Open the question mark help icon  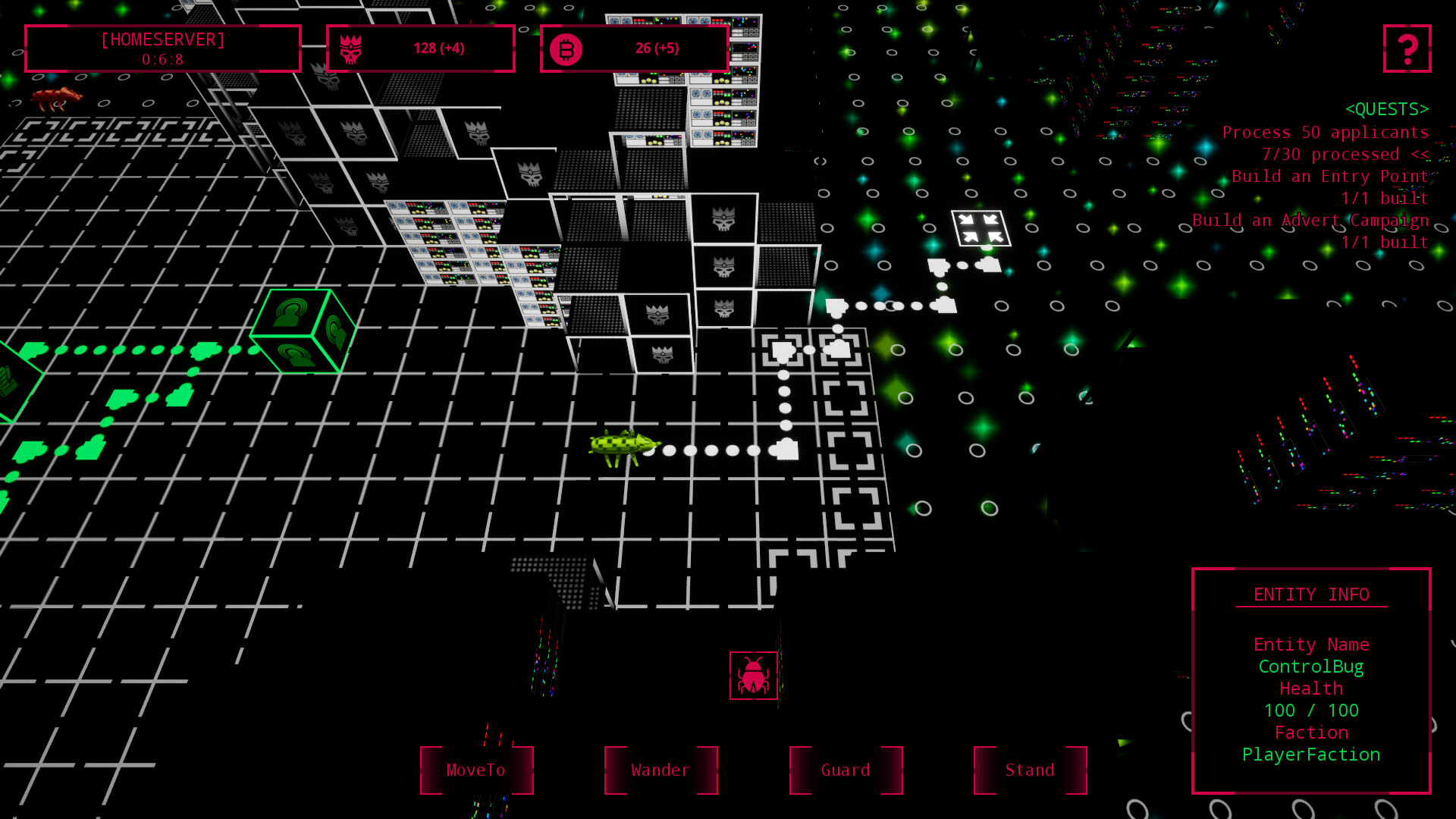1407,49
